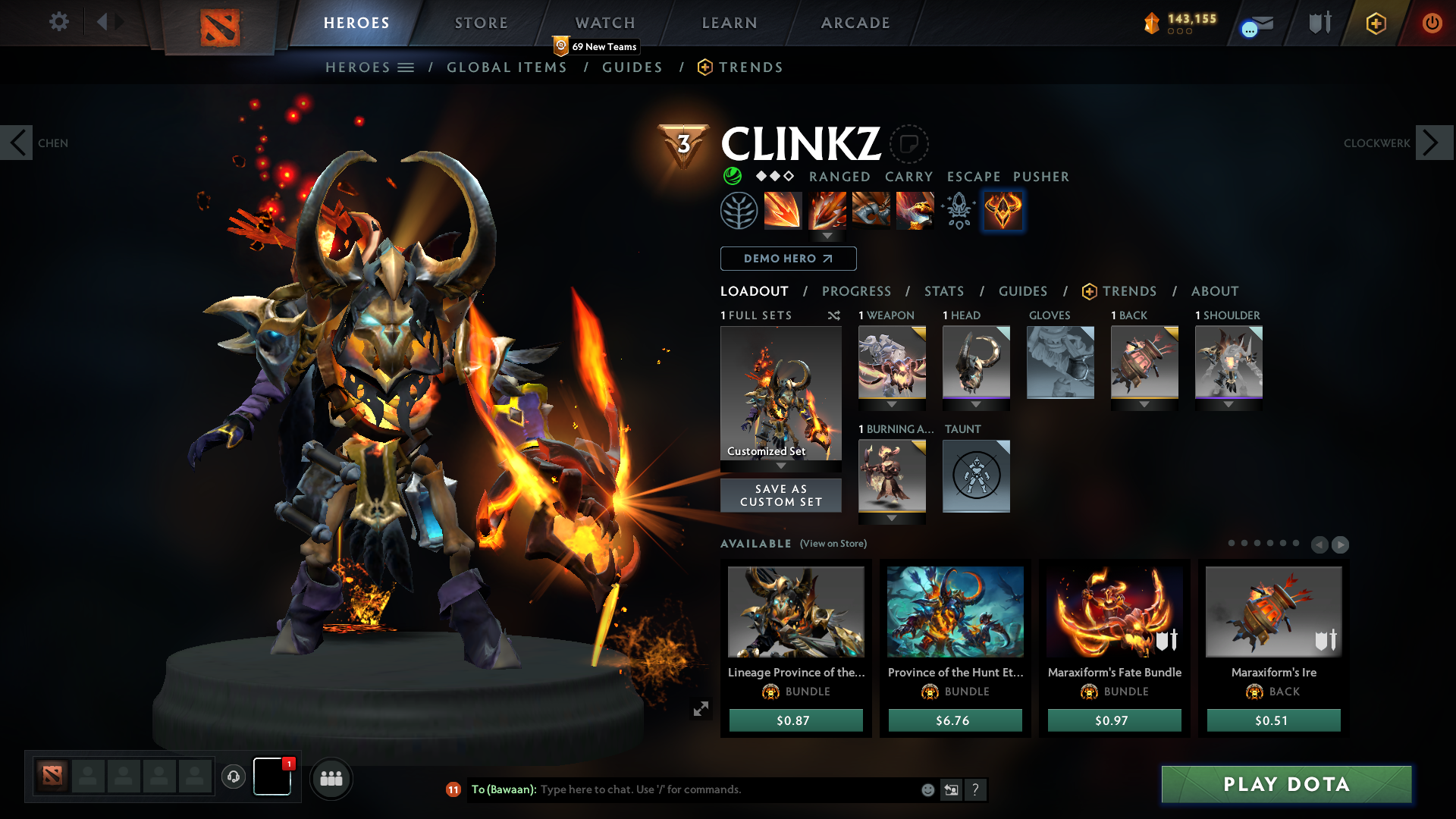Expand the second ability's alternate skill dropdown
The width and height of the screenshot is (1456, 819).
tap(827, 236)
